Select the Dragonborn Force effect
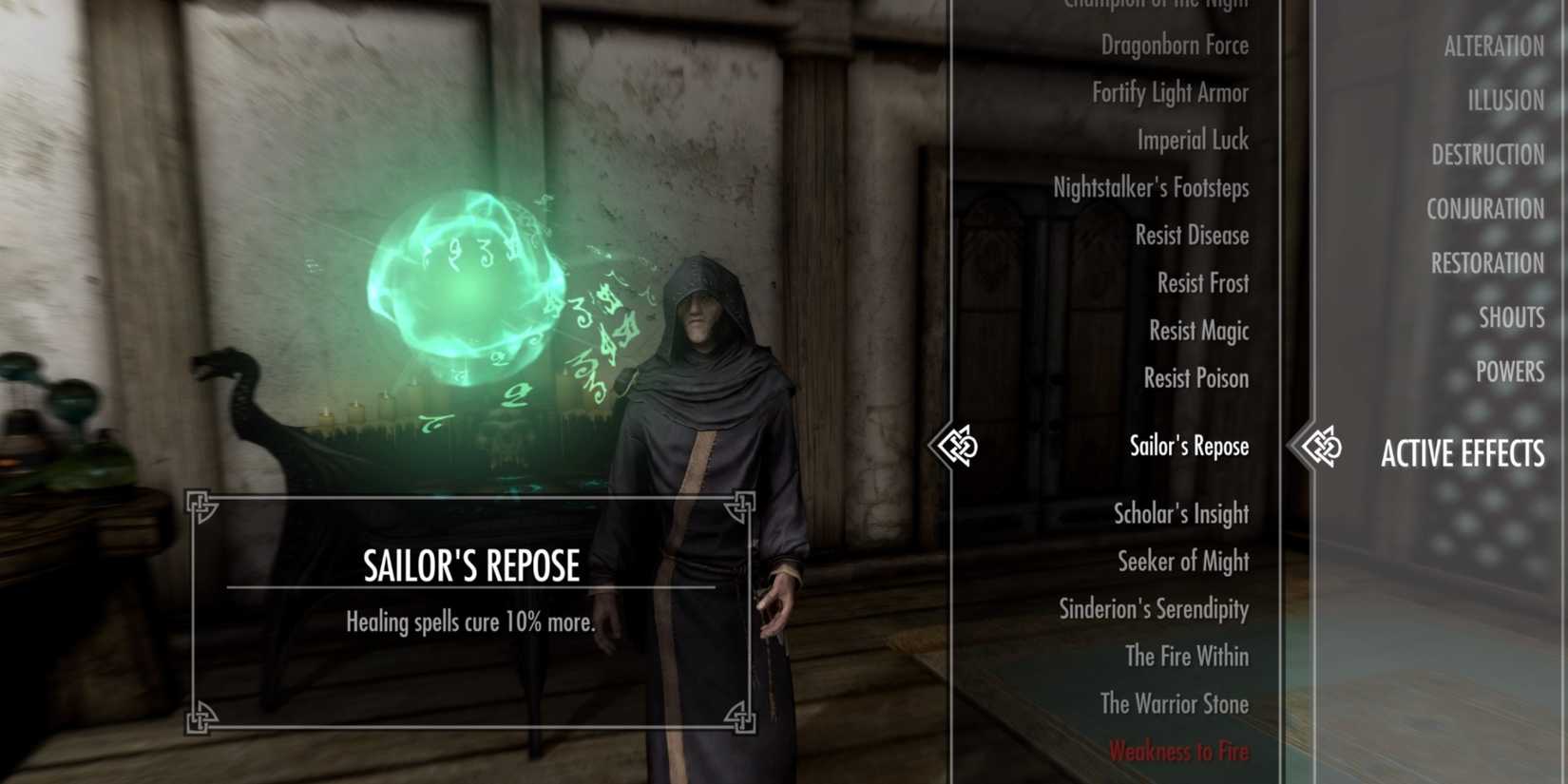 click(1176, 45)
